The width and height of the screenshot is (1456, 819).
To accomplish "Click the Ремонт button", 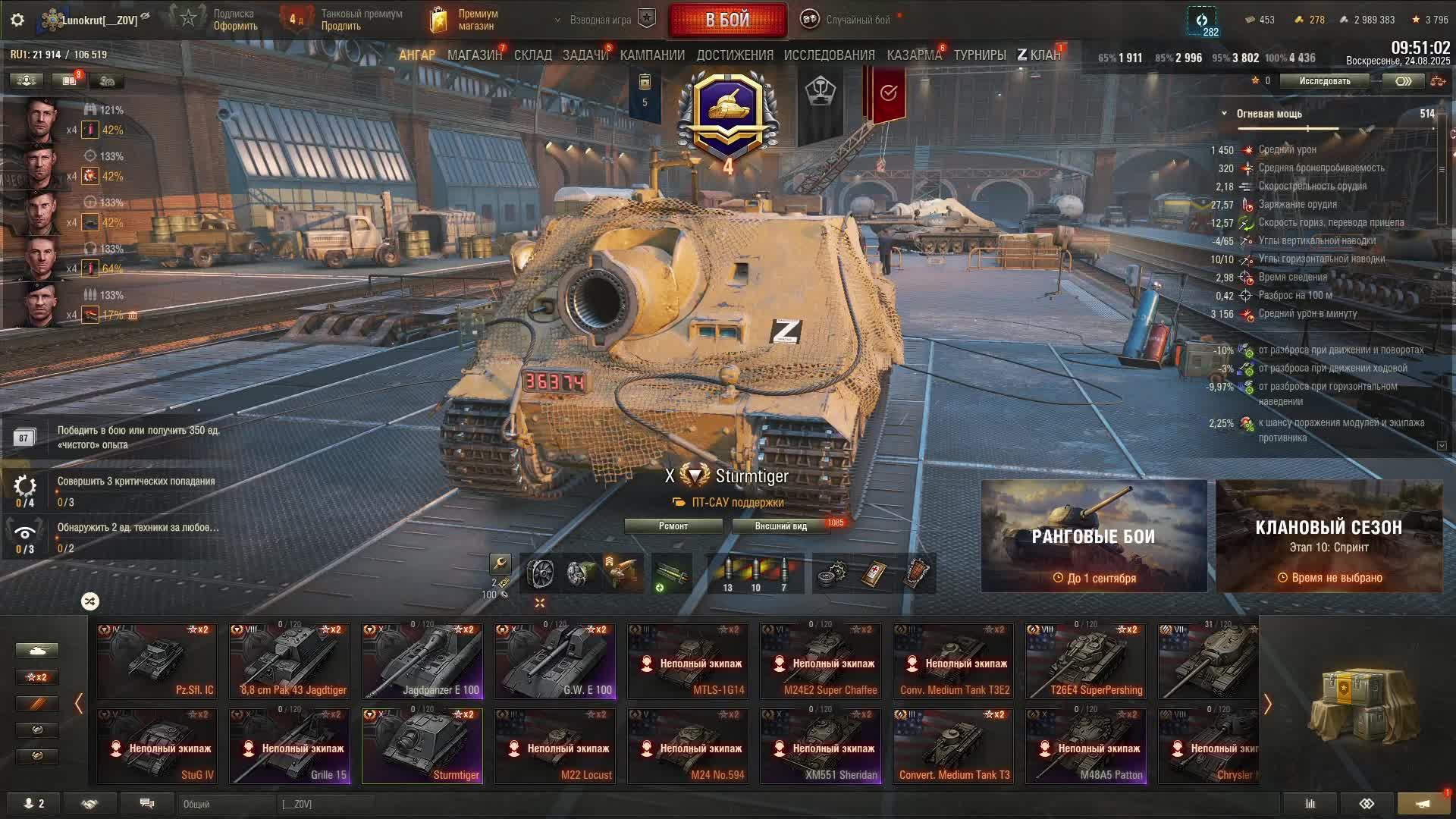I will [x=673, y=526].
